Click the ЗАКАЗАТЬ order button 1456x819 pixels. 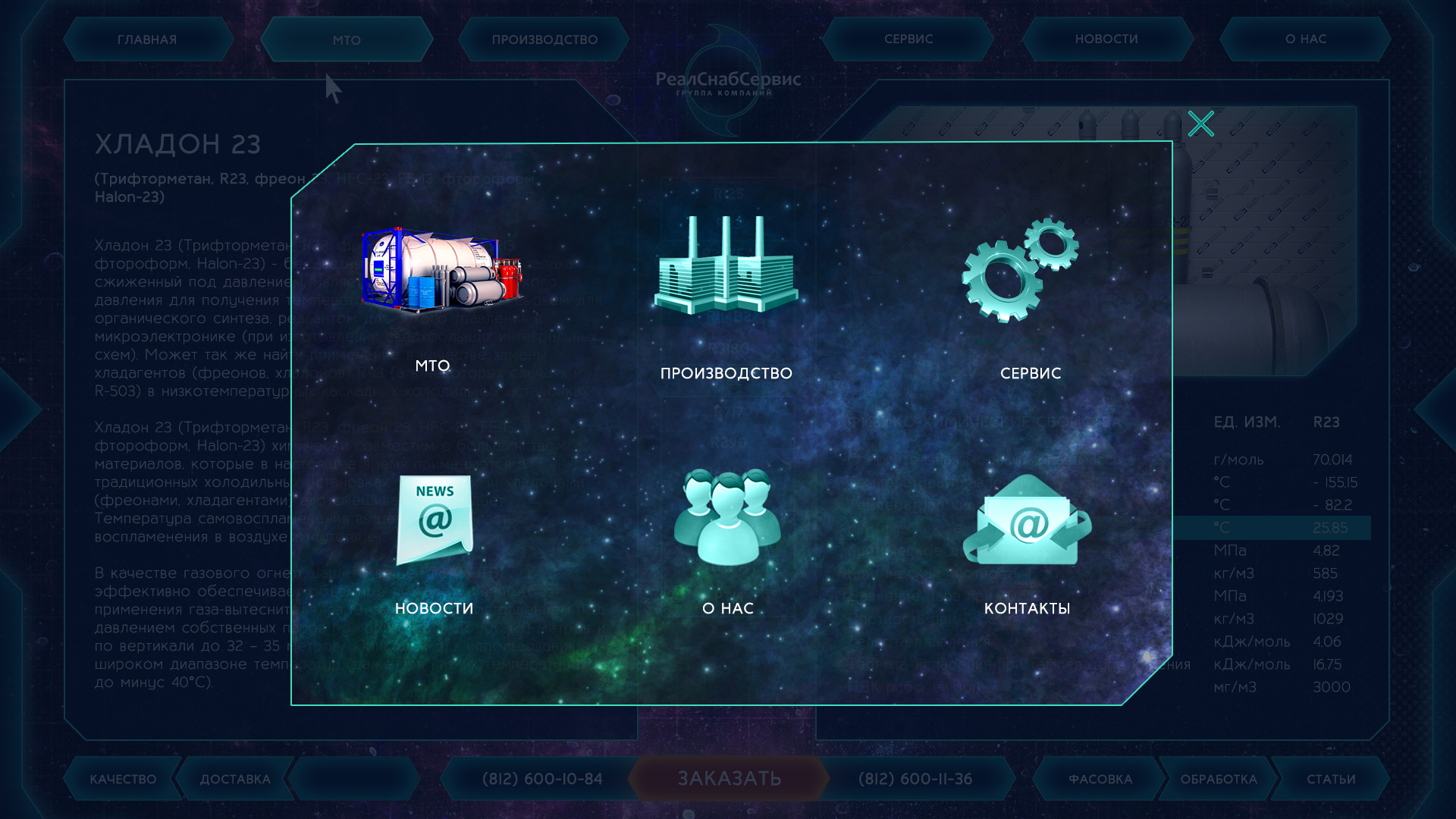[729, 779]
